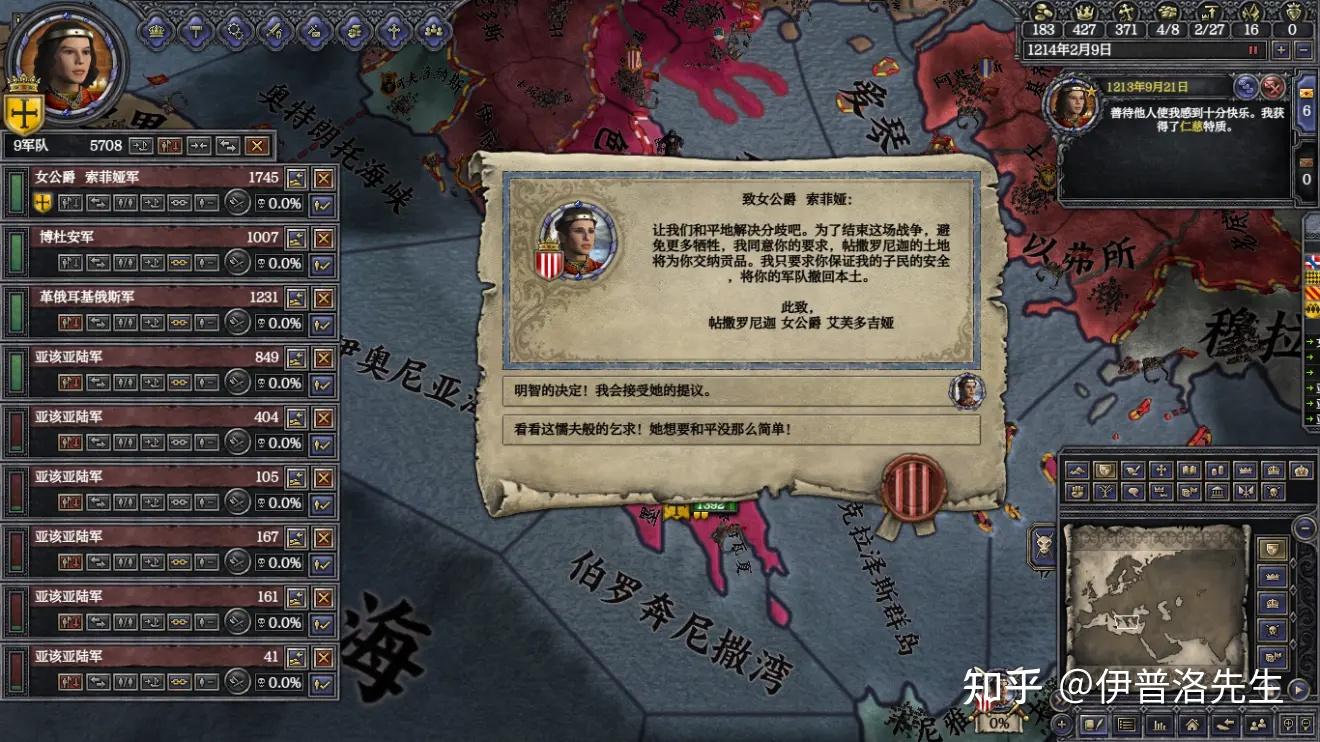Click the skull intrigue map mode icon
This screenshot has width=1320, height=742.
[x=1274, y=491]
